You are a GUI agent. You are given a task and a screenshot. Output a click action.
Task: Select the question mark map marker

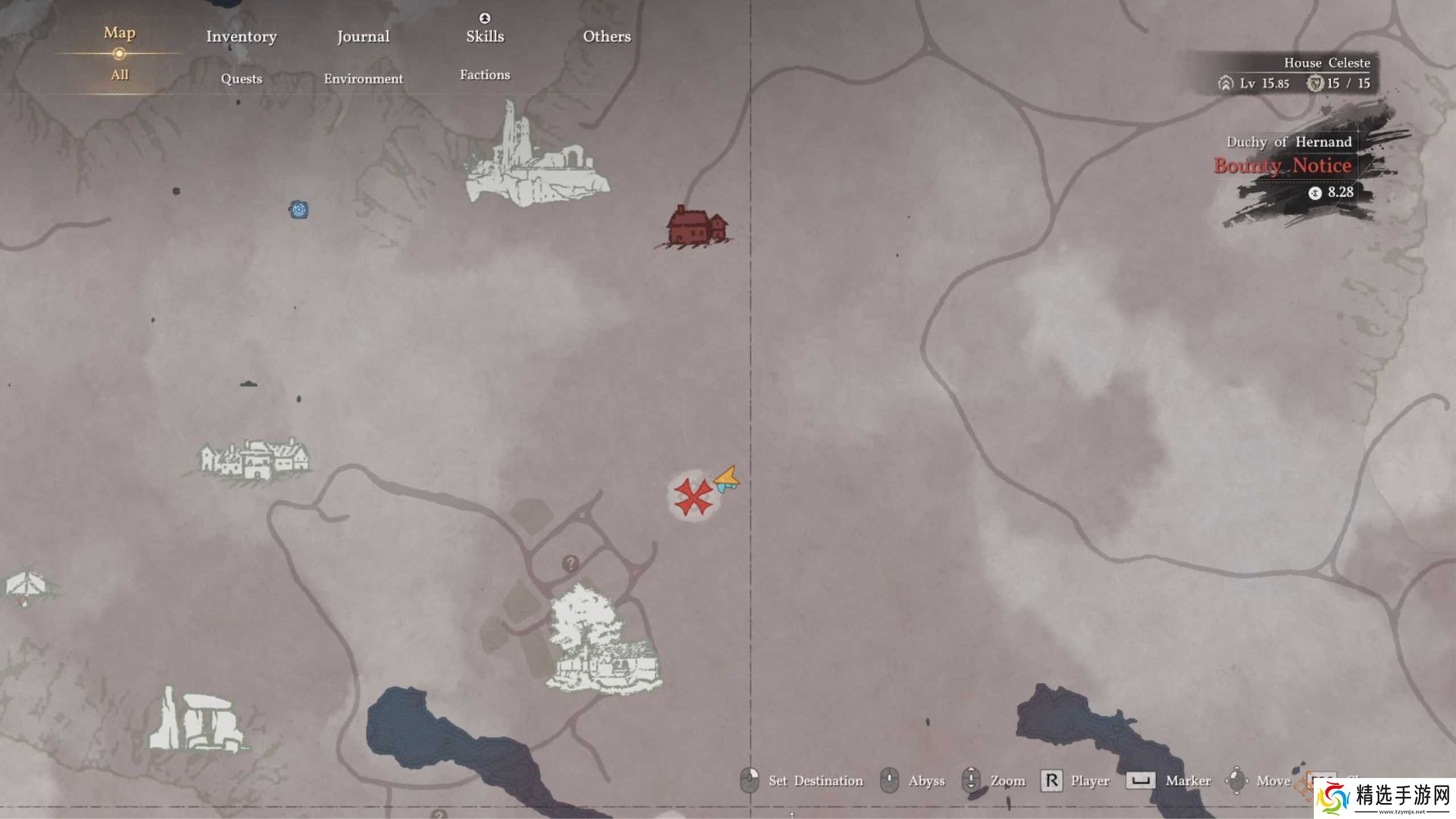pyautogui.click(x=570, y=564)
